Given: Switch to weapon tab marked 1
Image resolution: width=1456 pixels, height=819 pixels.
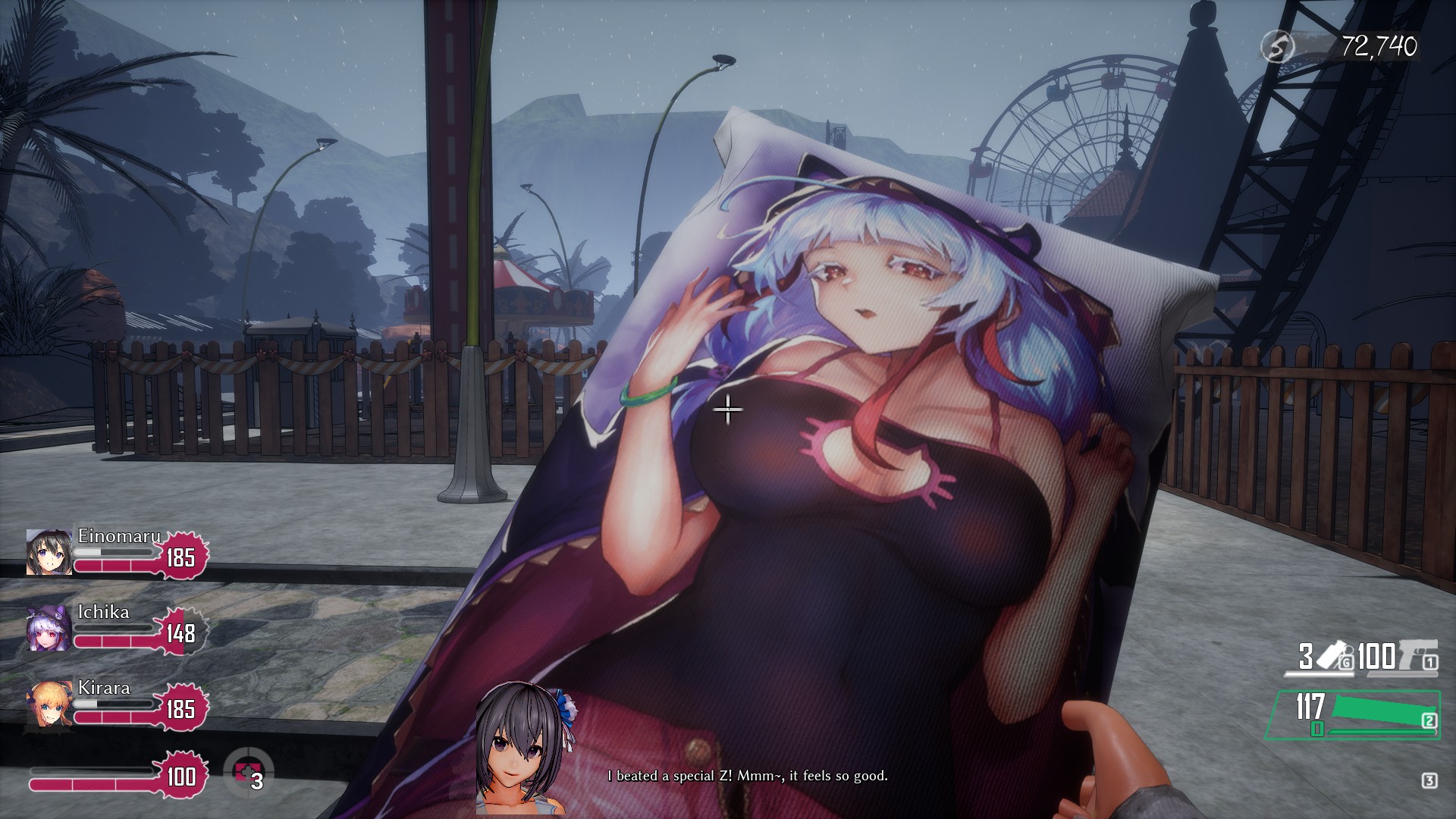Looking at the screenshot, I should point(1430,663).
